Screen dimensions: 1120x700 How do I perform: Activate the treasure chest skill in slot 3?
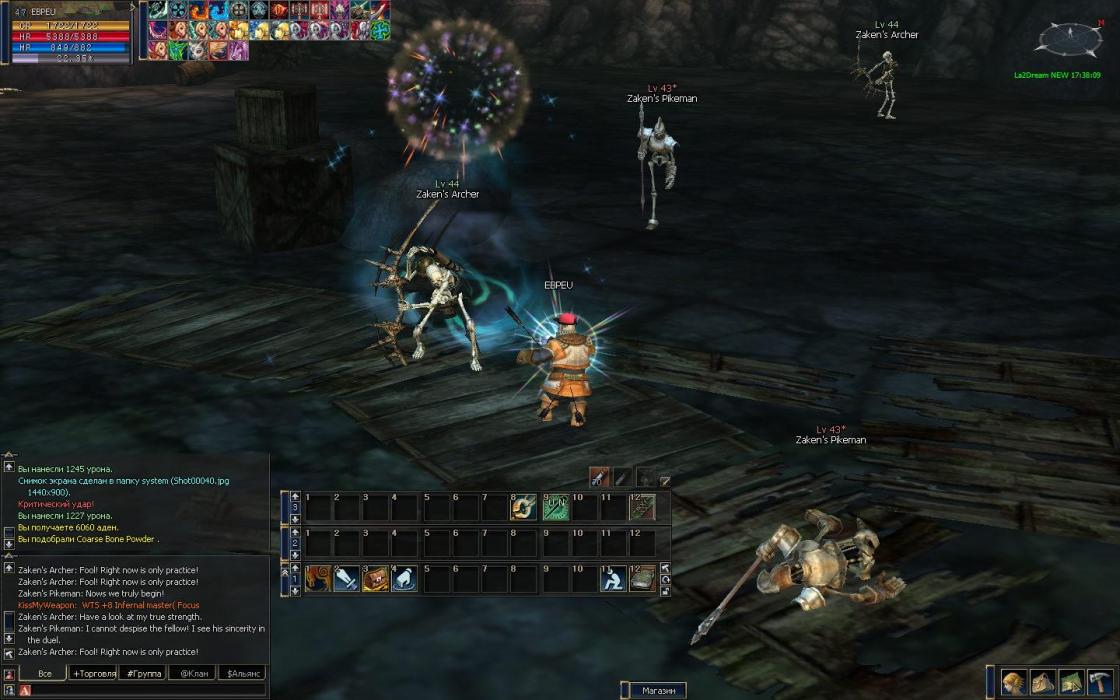pyautogui.click(x=375, y=579)
